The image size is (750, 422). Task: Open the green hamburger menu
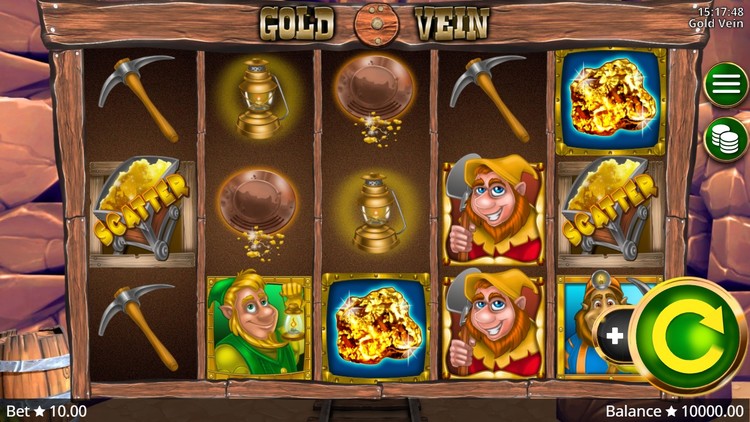(726, 85)
